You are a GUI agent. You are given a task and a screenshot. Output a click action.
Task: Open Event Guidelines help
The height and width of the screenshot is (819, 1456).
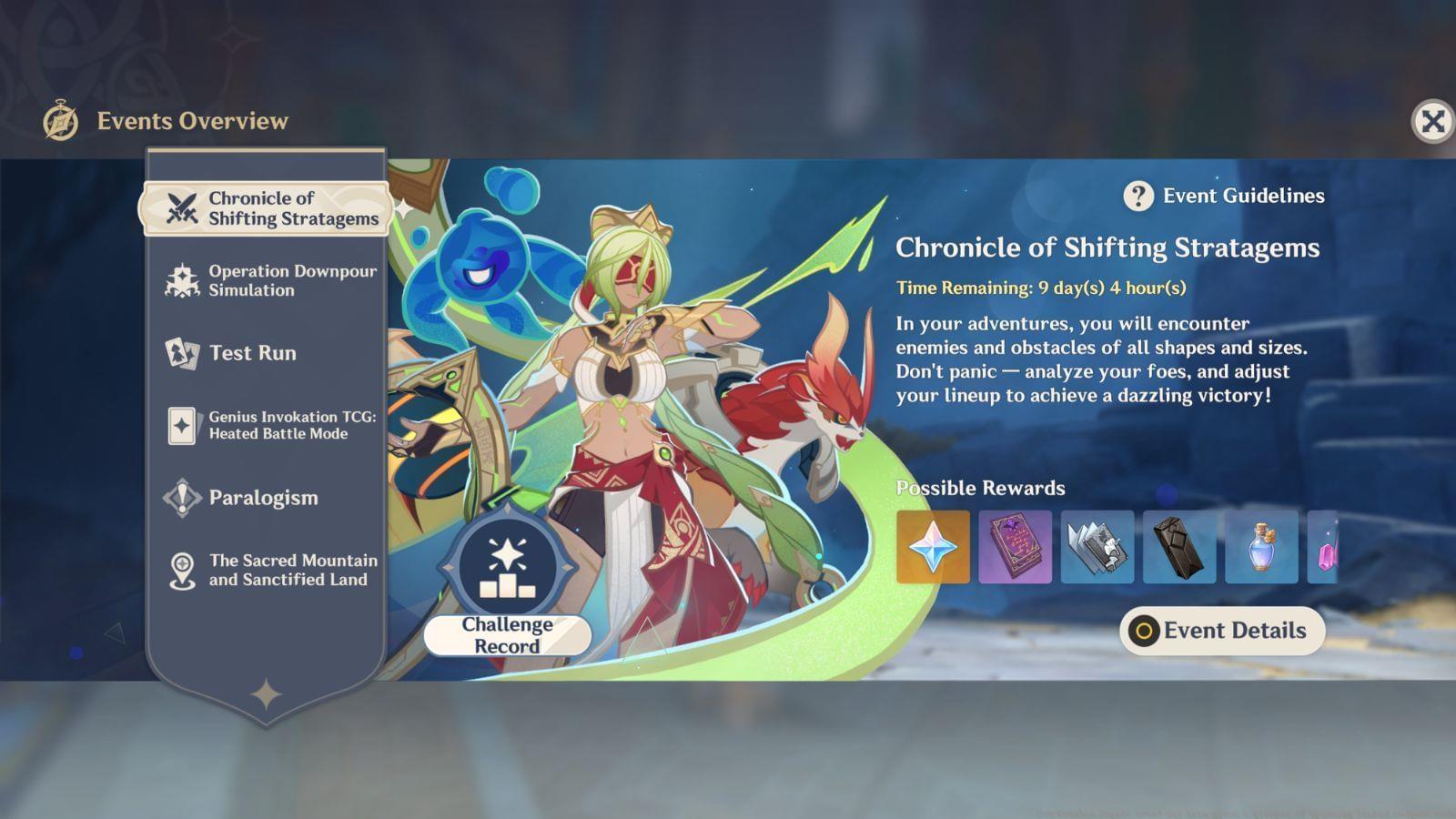[x=1224, y=196]
